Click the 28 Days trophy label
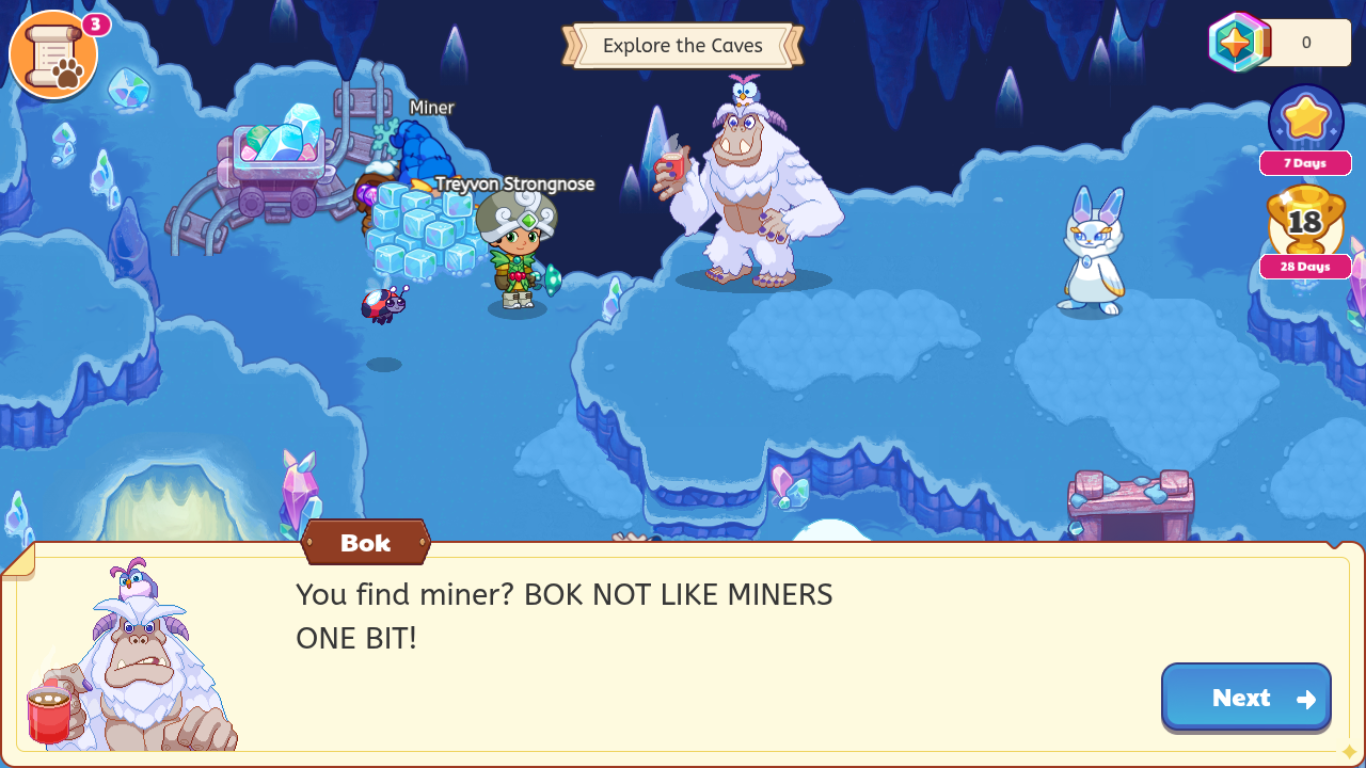Image resolution: width=1366 pixels, height=768 pixels. (x=1305, y=267)
